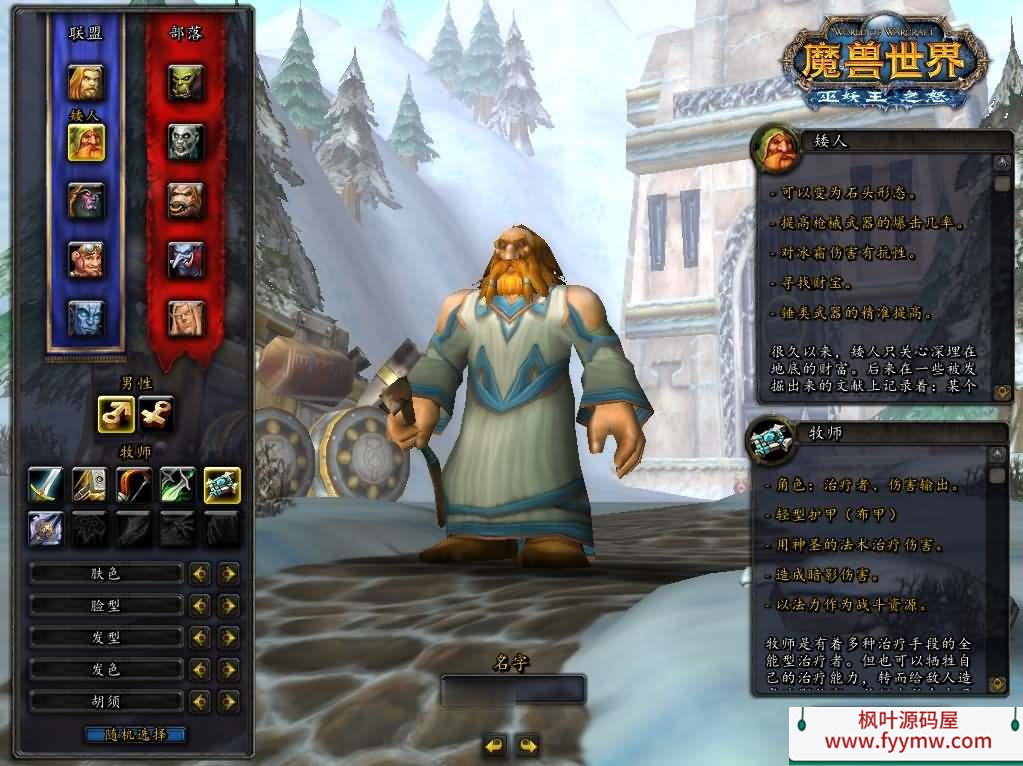The image size is (1023, 766).
Task: Pick the Tauren race portrait
Action: [x=185, y=200]
